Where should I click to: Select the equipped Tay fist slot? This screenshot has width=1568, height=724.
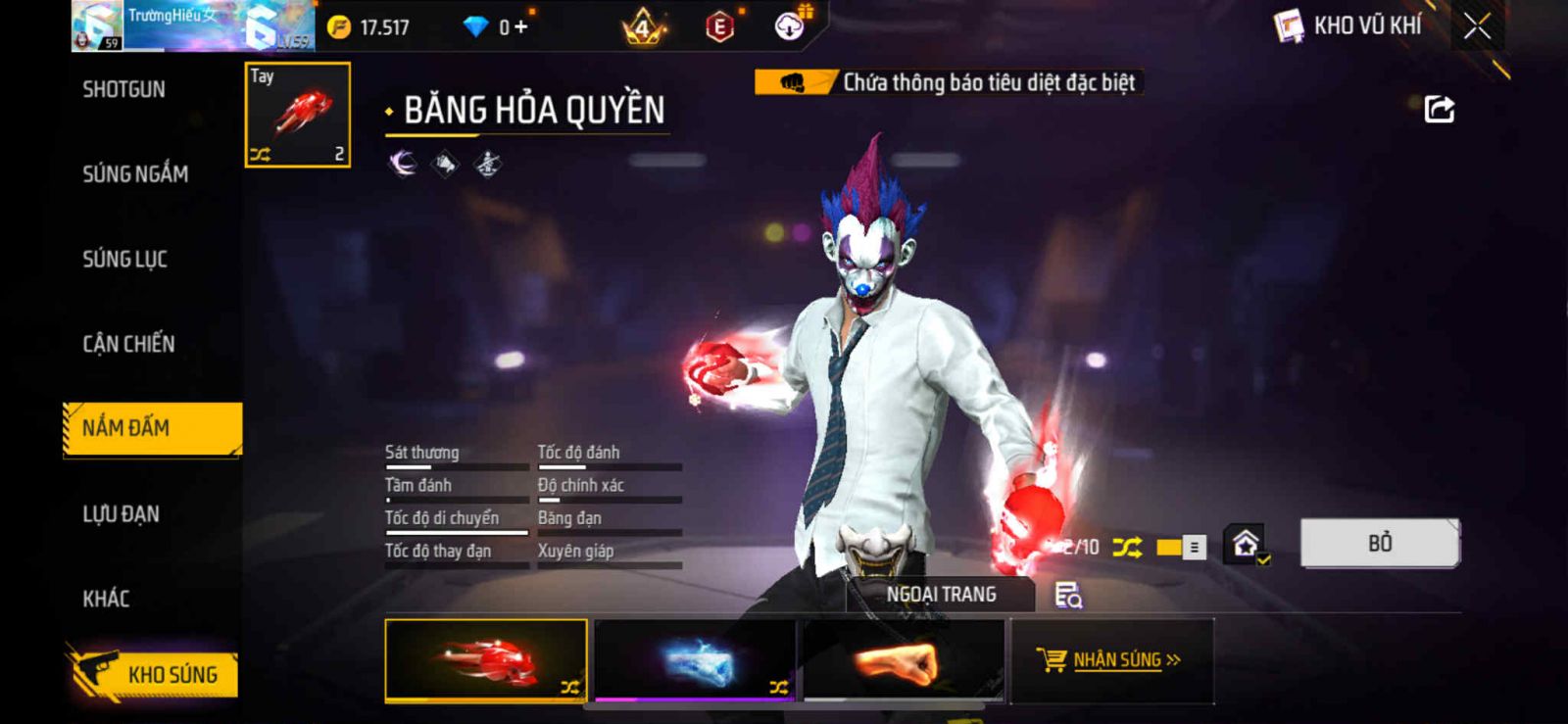tap(297, 115)
